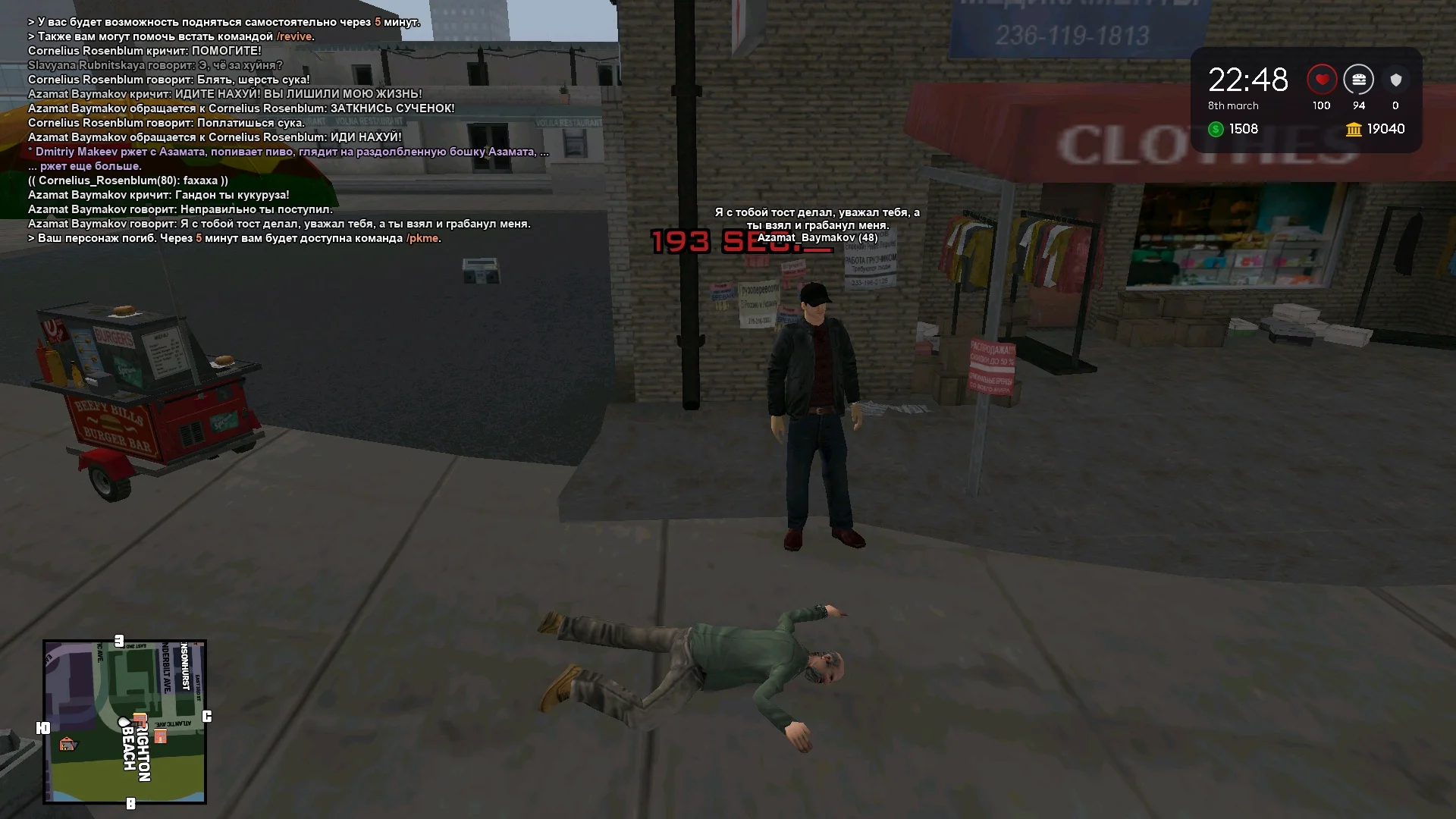Click the Brighton Beach minimap
This screenshot has width=1456, height=819.
(x=125, y=721)
